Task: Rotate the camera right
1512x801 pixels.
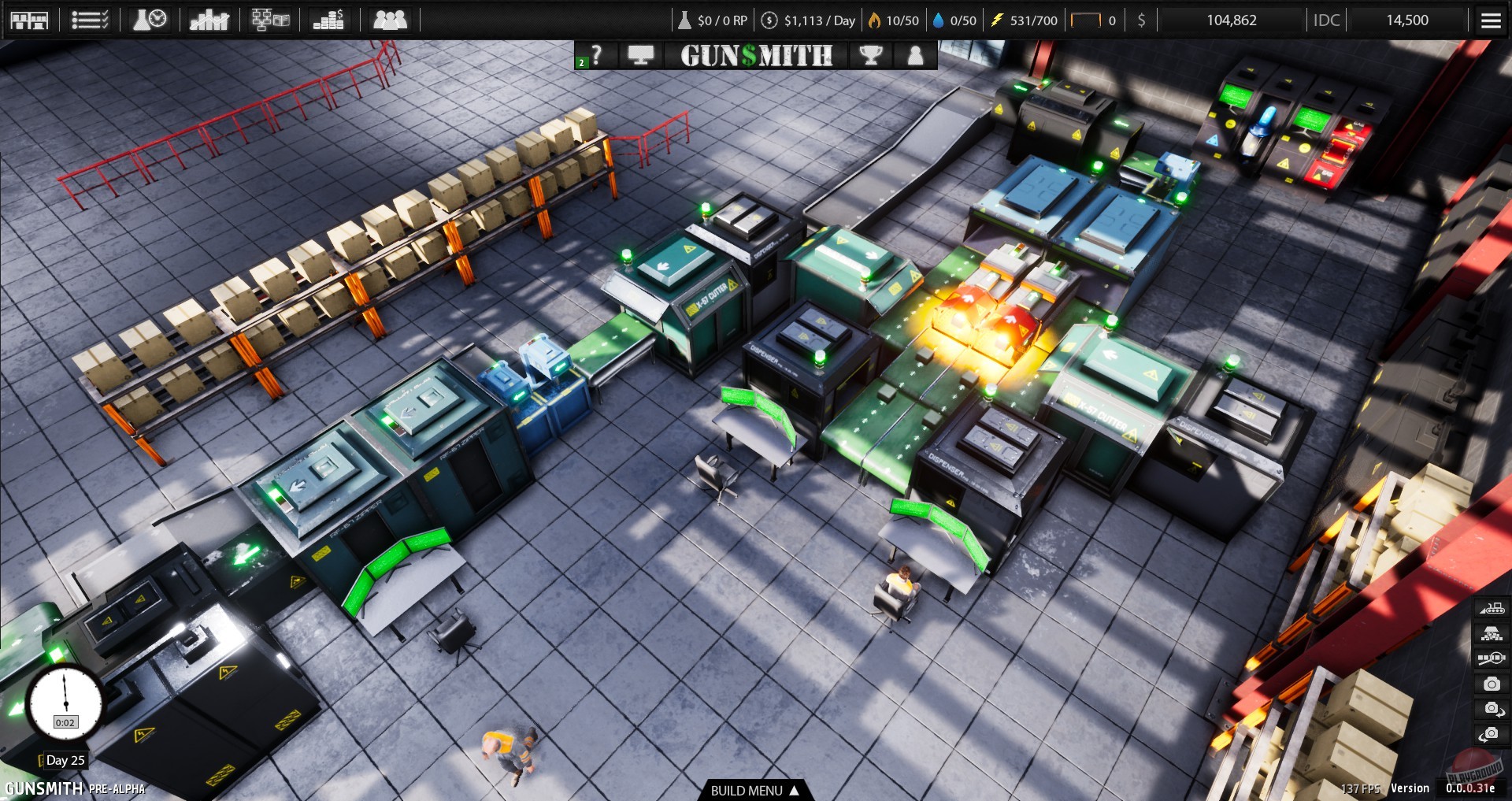Action: click(x=1492, y=707)
